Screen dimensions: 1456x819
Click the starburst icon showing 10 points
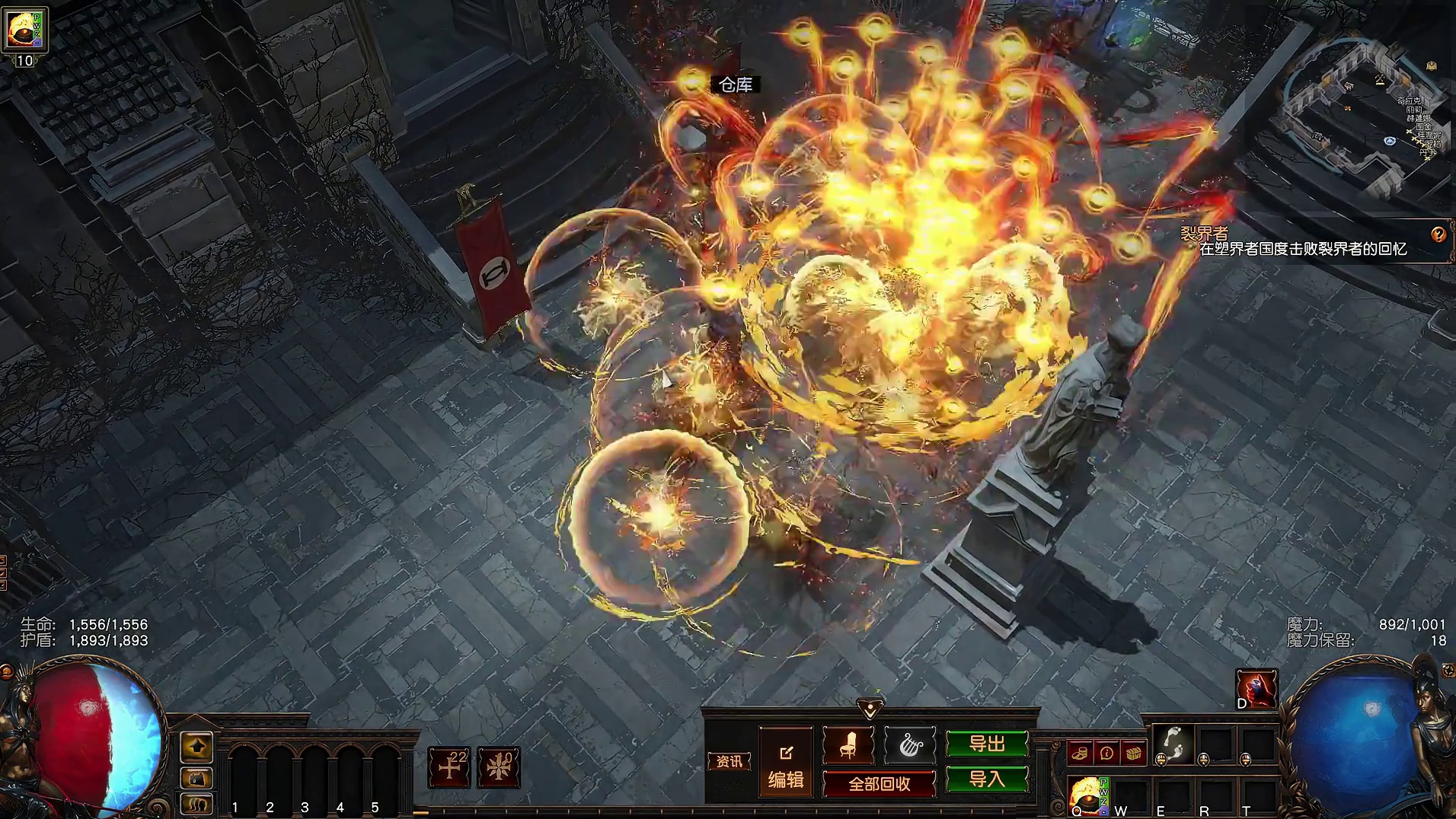[x=499, y=766]
